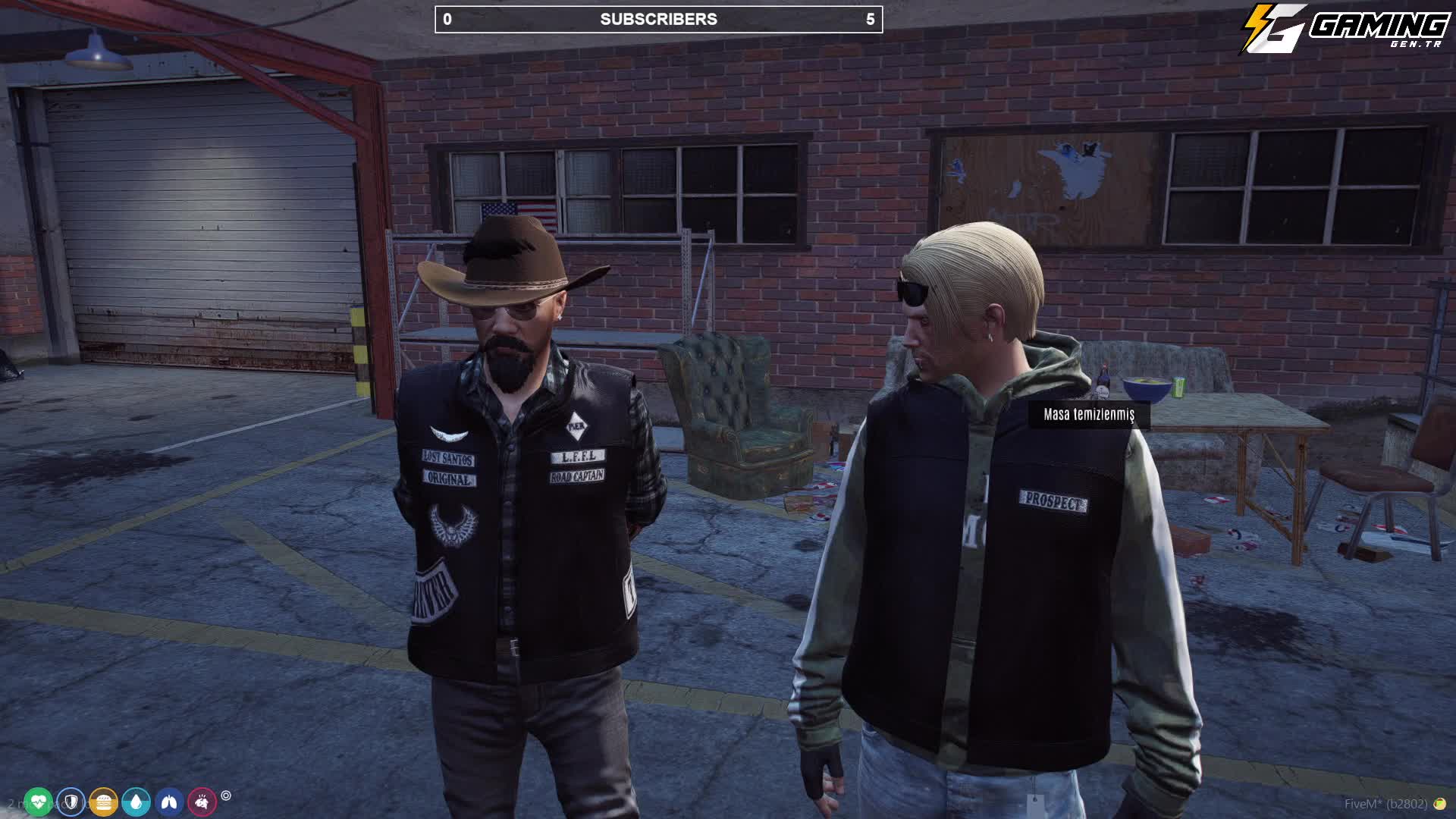The width and height of the screenshot is (1456, 819).
Task: Select the shield armor status icon
Action: point(71,802)
